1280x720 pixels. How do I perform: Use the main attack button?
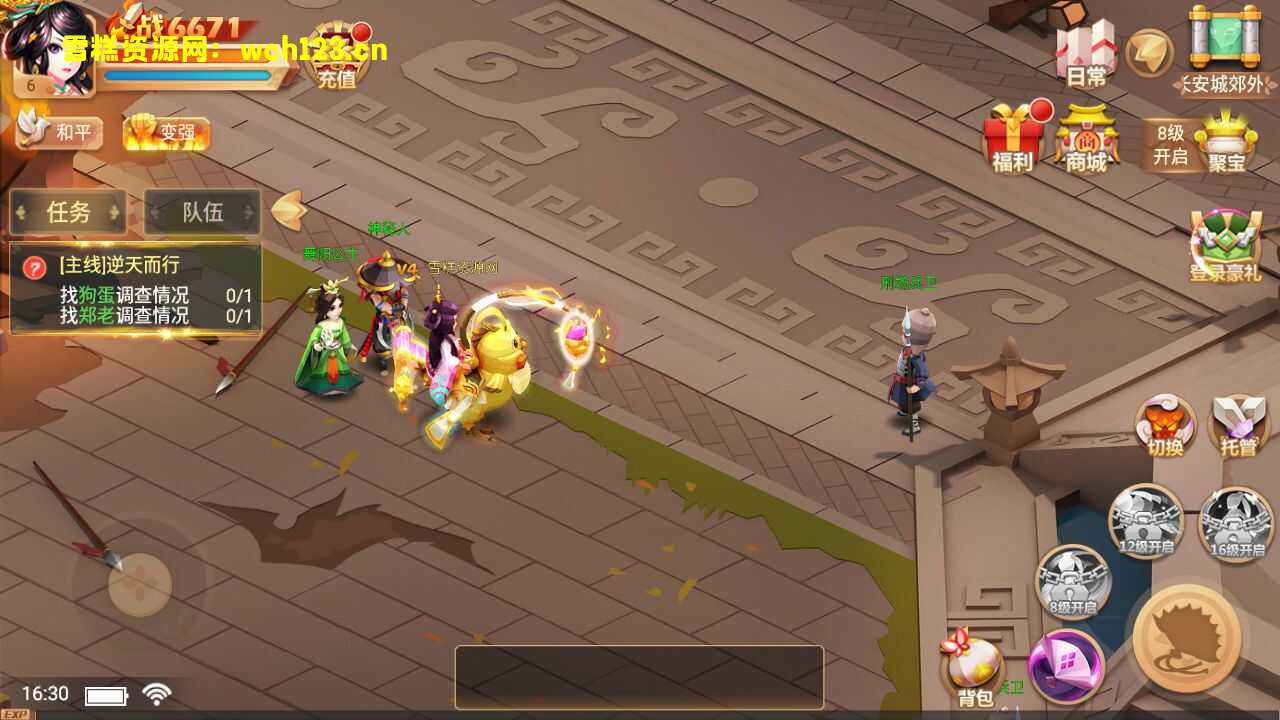(1188, 638)
